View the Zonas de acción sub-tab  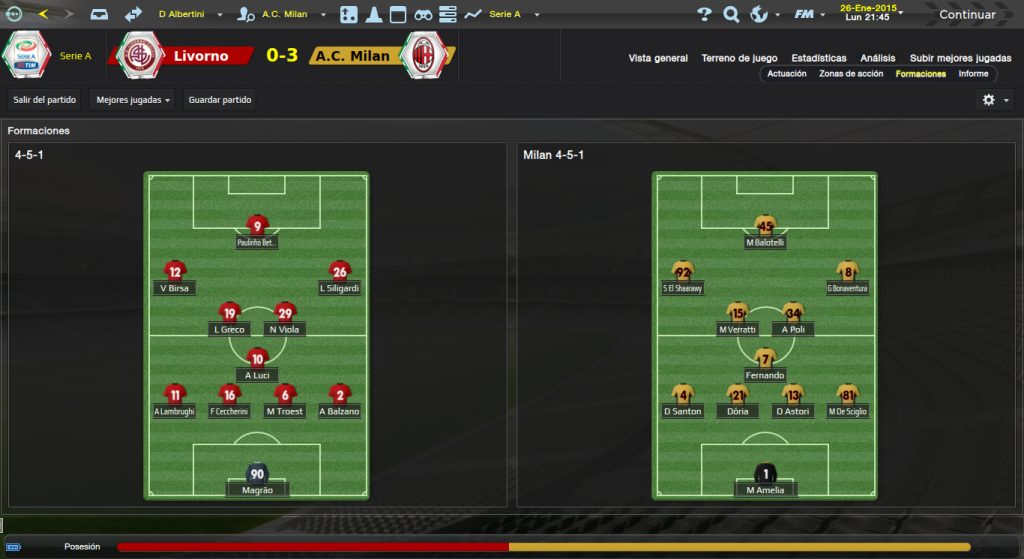click(x=850, y=74)
